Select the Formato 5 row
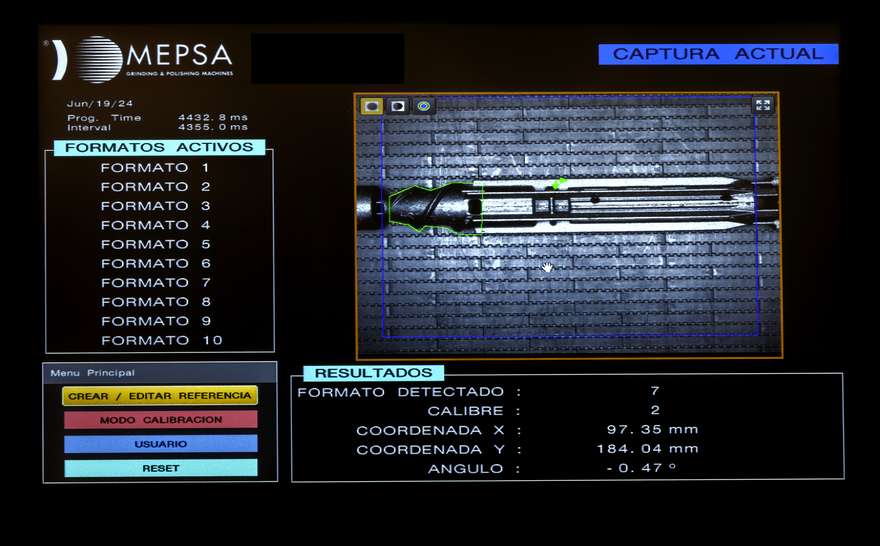Image resolution: width=880 pixels, height=546 pixels. [155, 244]
